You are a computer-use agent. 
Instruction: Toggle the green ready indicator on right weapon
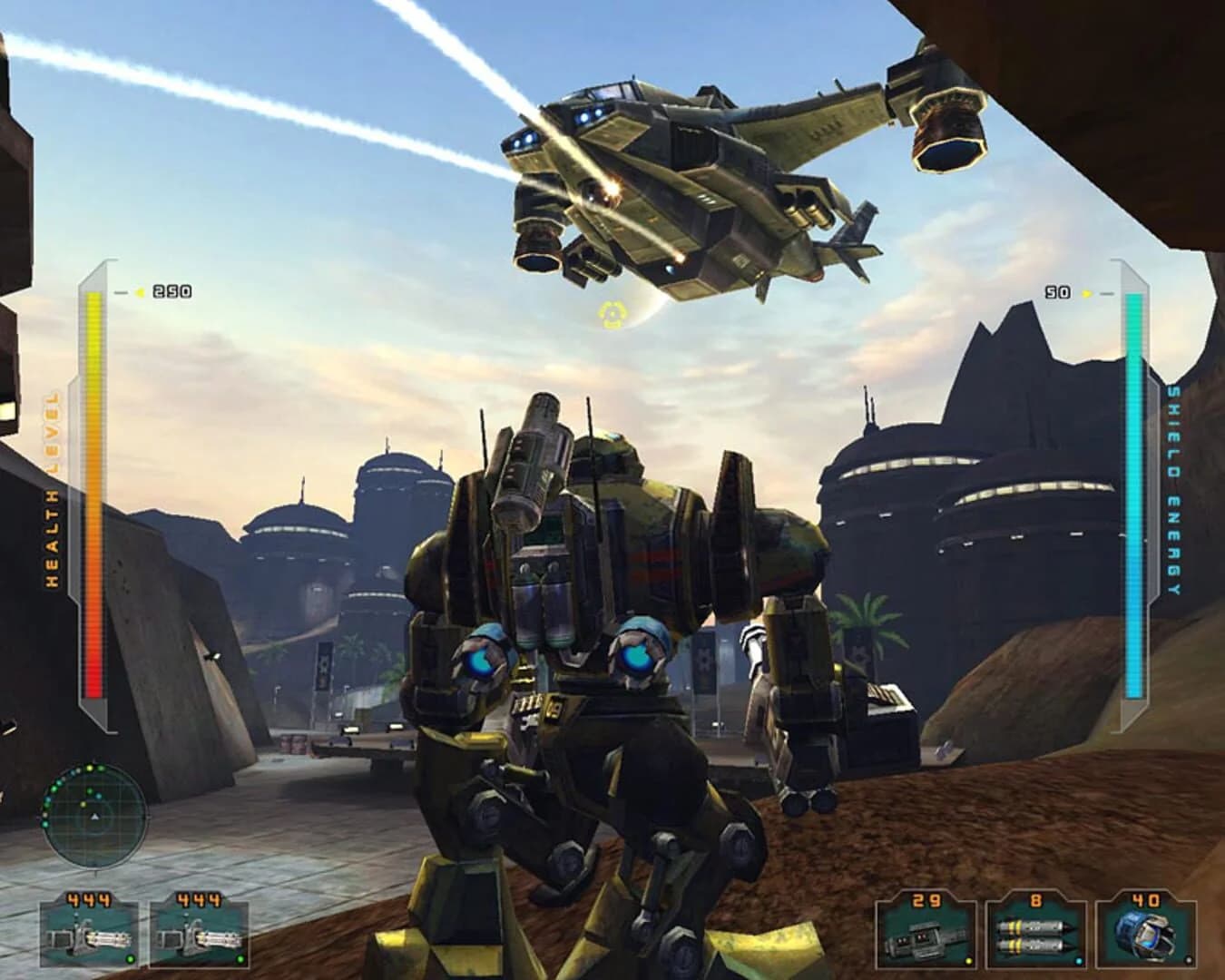[x=241, y=959]
